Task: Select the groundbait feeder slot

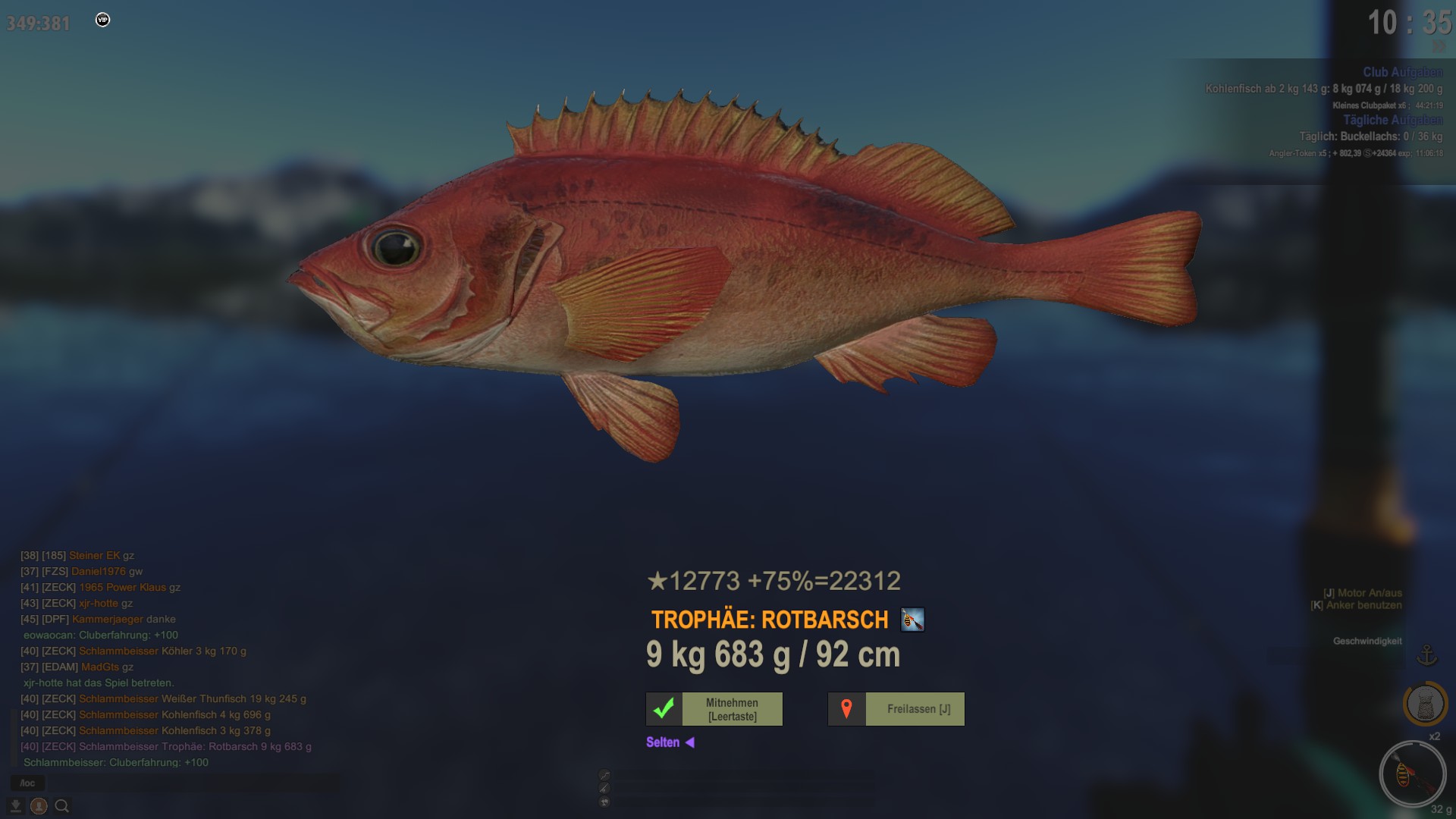Action: pyautogui.click(x=1425, y=704)
